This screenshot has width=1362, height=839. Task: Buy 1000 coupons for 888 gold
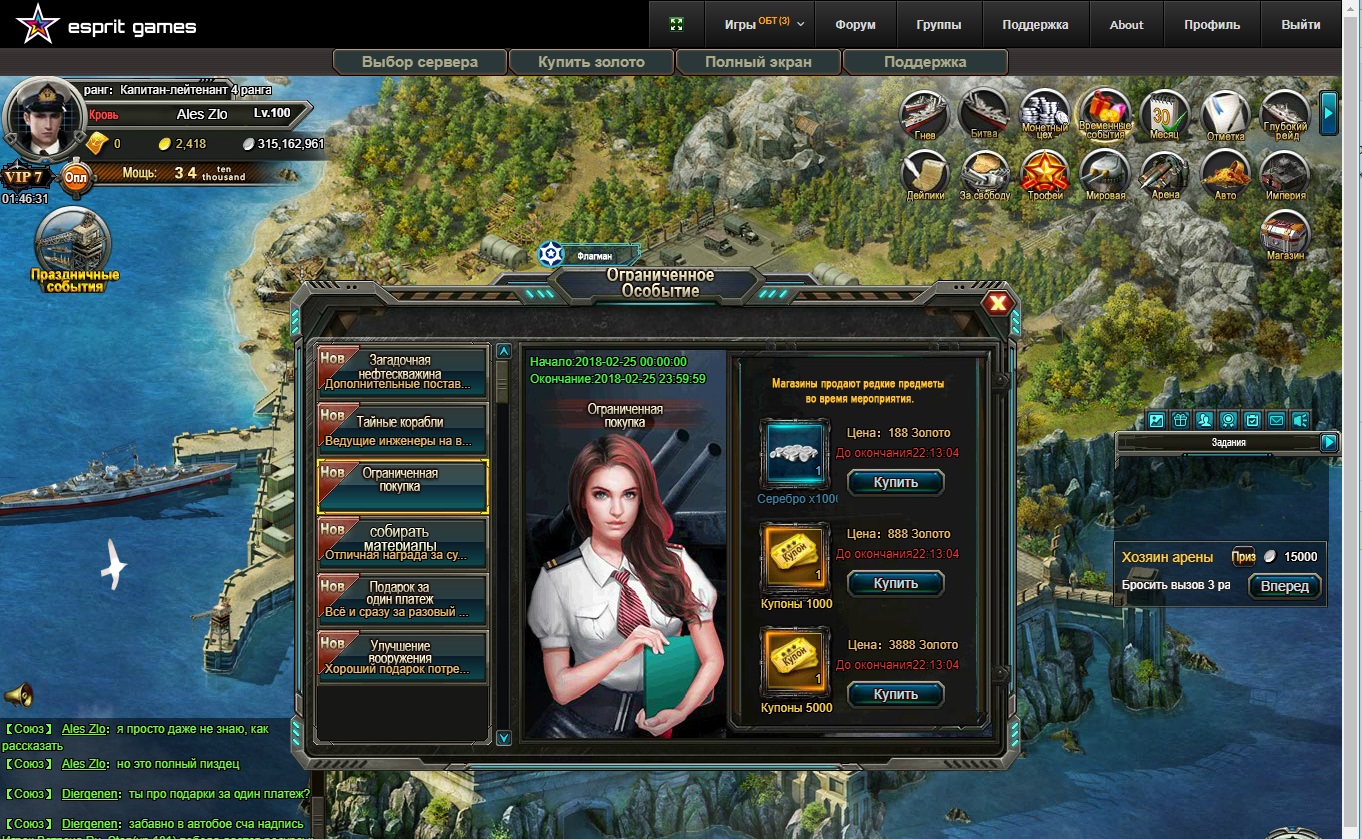tap(895, 583)
